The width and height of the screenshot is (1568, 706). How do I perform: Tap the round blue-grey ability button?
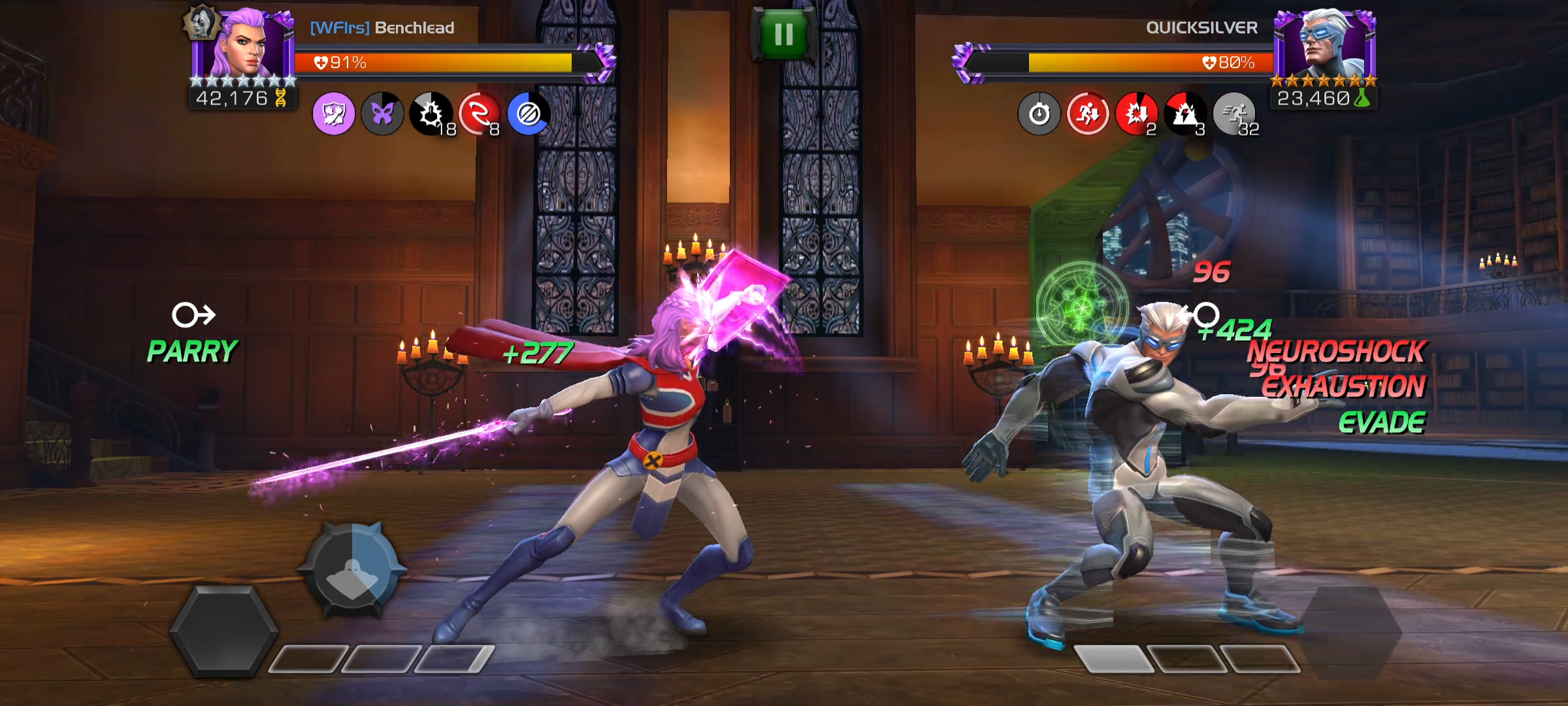pyautogui.click(x=352, y=569)
